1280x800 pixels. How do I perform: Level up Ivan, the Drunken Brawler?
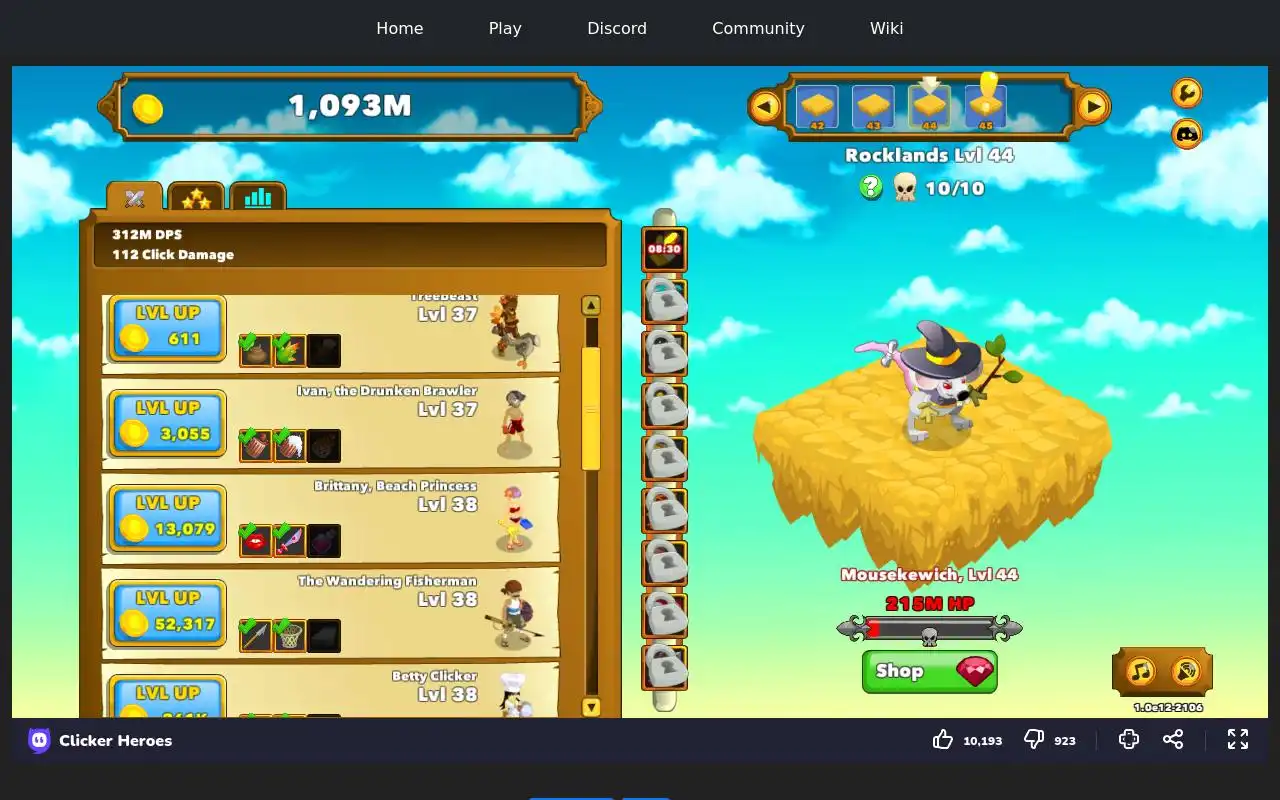coord(167,423)
